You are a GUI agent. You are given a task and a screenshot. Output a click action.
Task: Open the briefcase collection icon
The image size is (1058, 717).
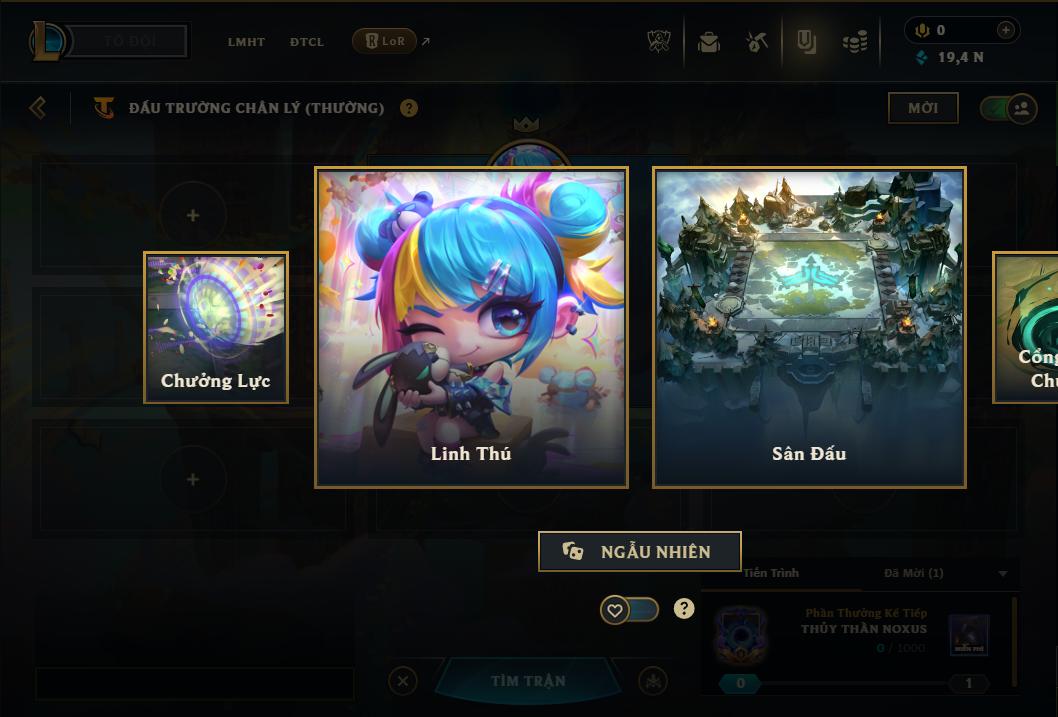[709, 42]
